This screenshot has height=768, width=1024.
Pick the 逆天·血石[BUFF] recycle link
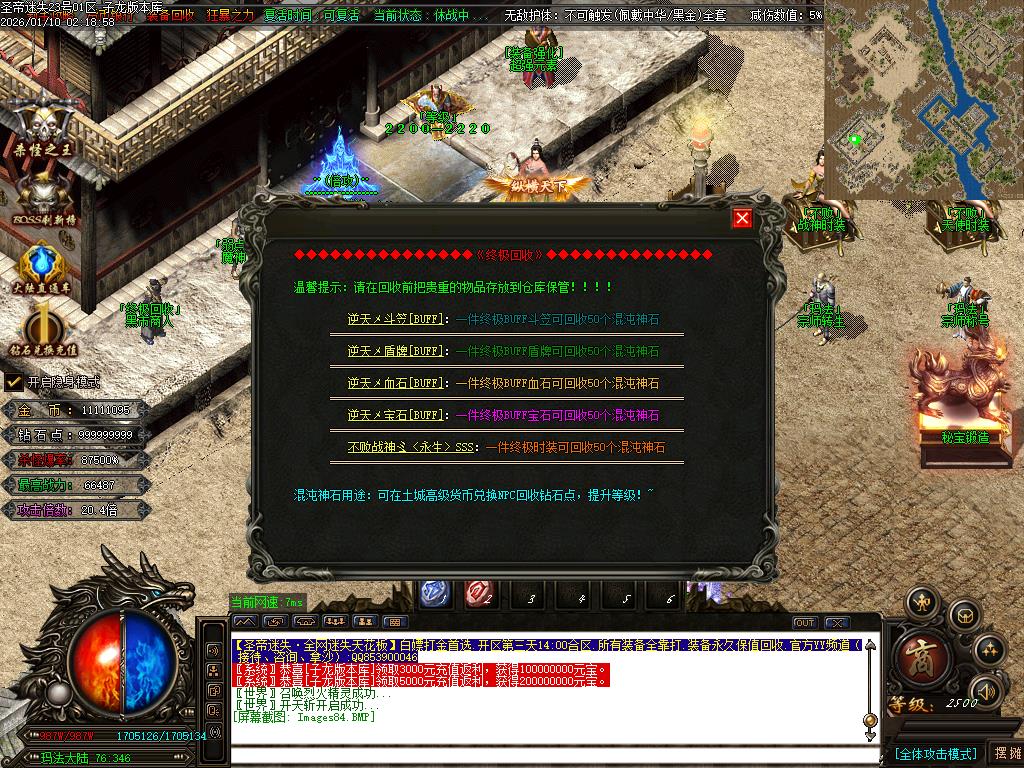(395, 383)
